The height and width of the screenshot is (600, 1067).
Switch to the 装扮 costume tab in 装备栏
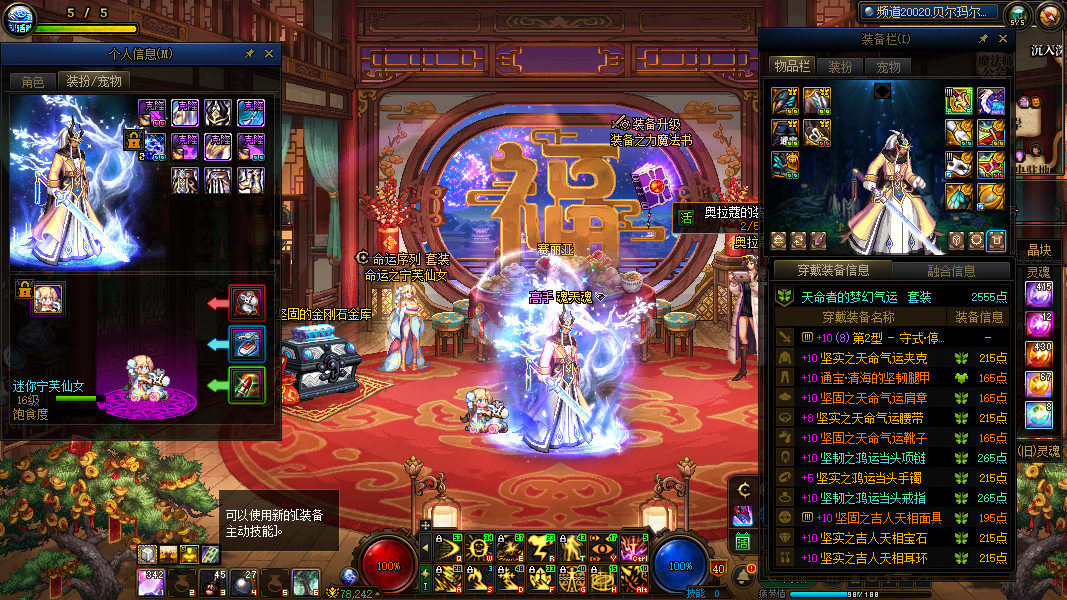coord(840,67)
